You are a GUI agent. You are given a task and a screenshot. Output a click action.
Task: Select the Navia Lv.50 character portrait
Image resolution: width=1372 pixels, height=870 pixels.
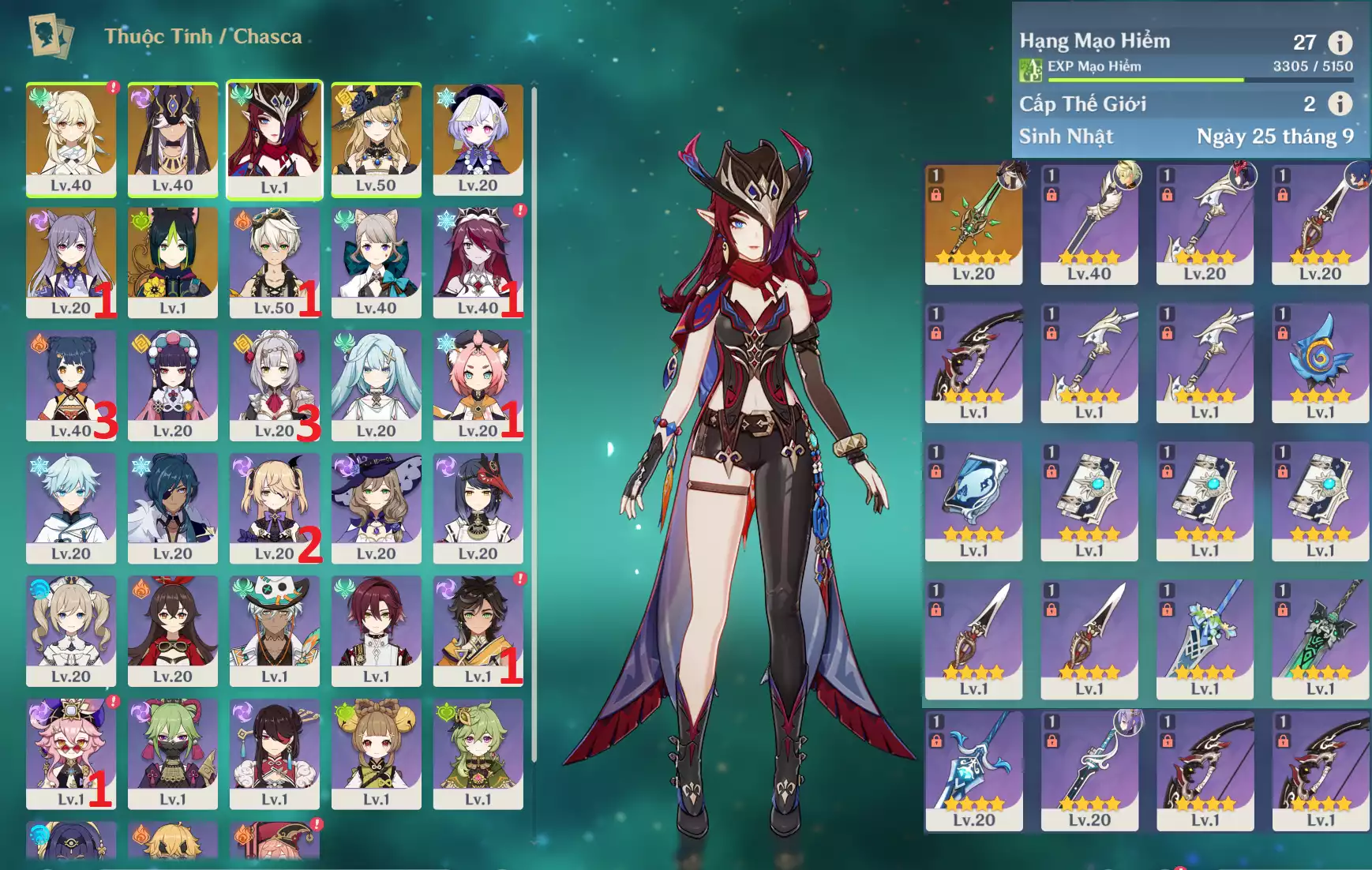click(376, 138)
